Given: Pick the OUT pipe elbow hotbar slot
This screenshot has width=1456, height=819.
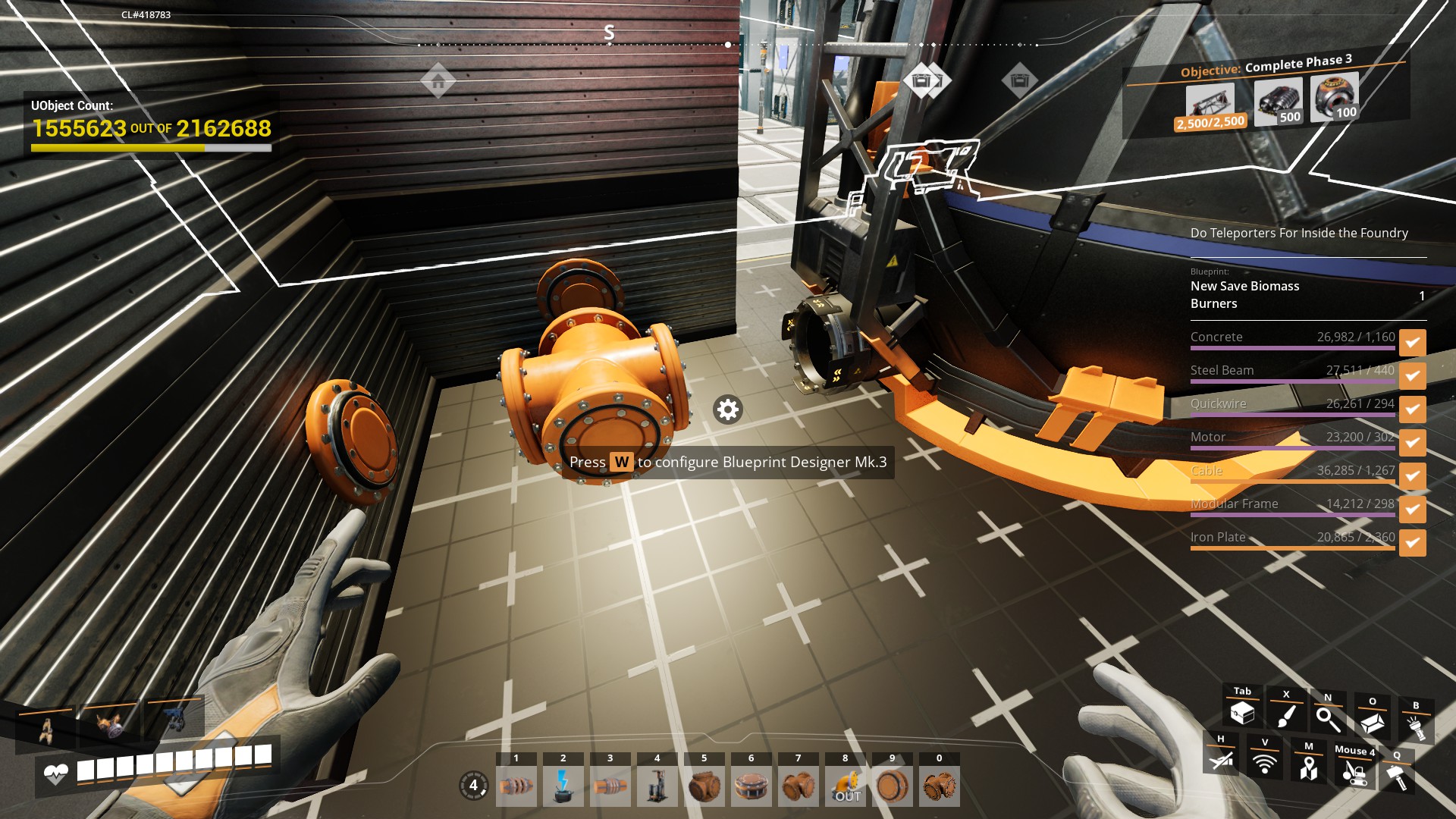Looking at the screenshot, I should click(x=845, y=786).
